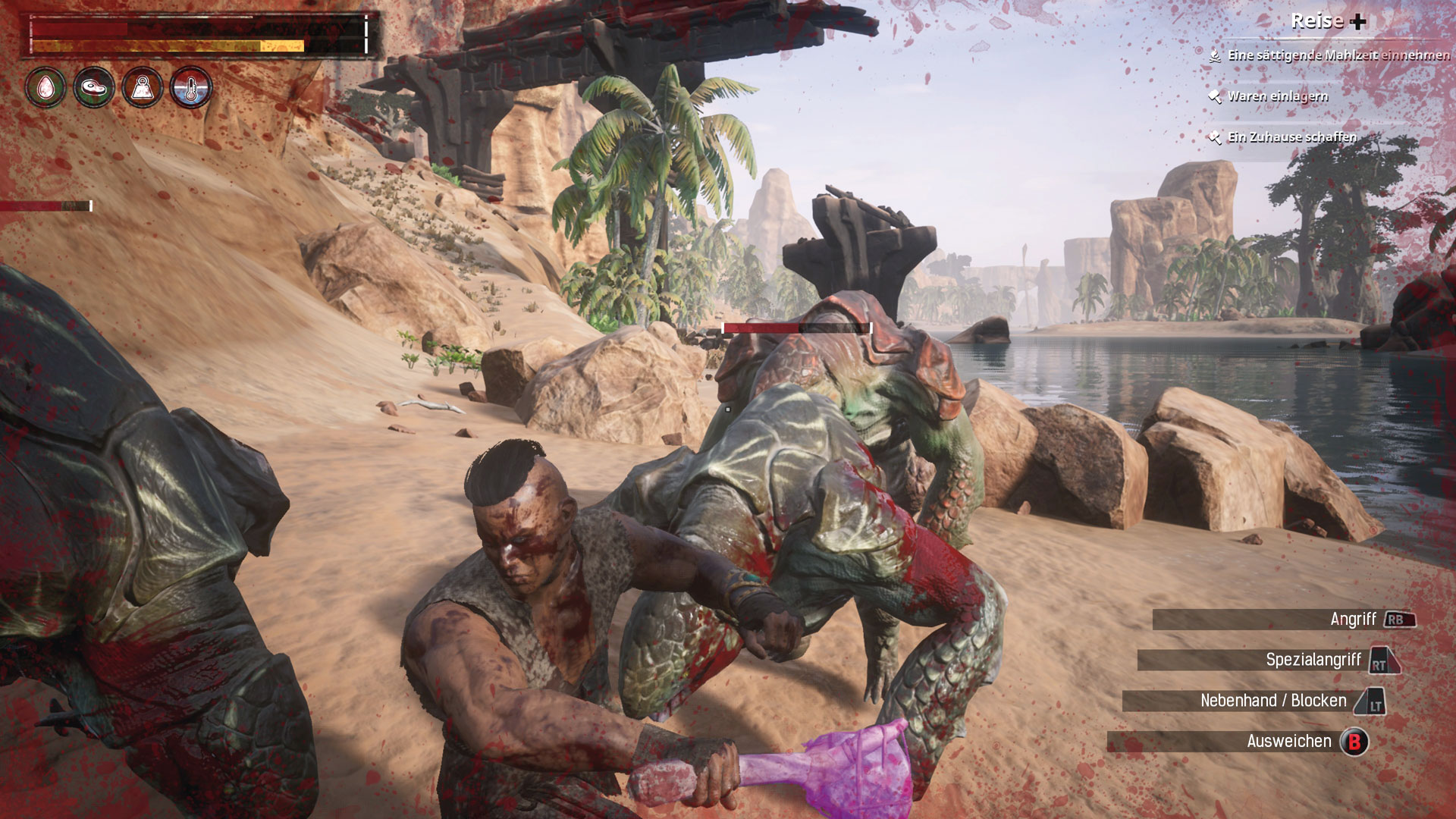1456x819 pixels.
Task: Click the water drop thirst icon
Action: point(45,88)
